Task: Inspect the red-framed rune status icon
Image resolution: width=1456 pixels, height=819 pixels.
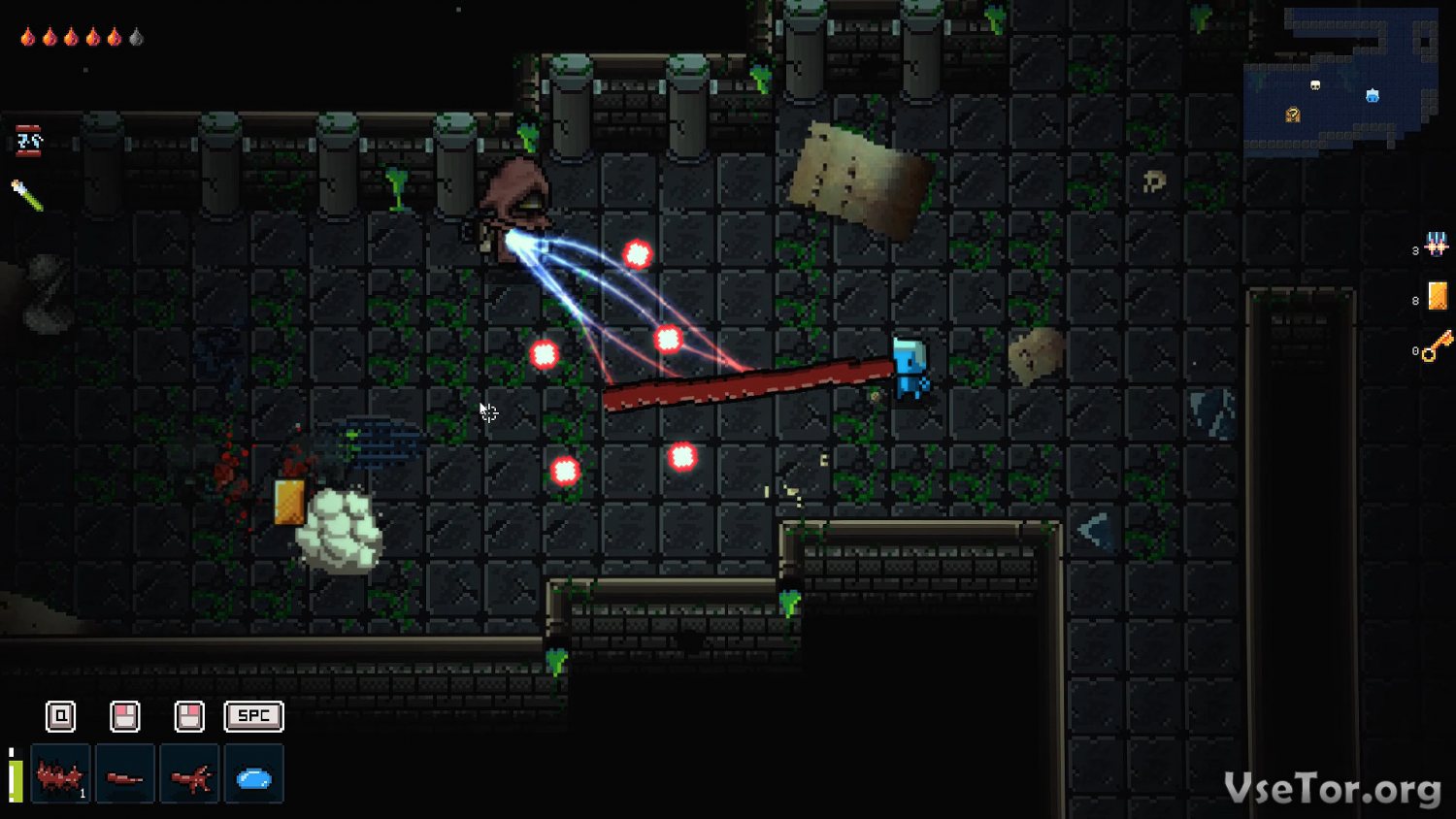Action: (29, 142)
